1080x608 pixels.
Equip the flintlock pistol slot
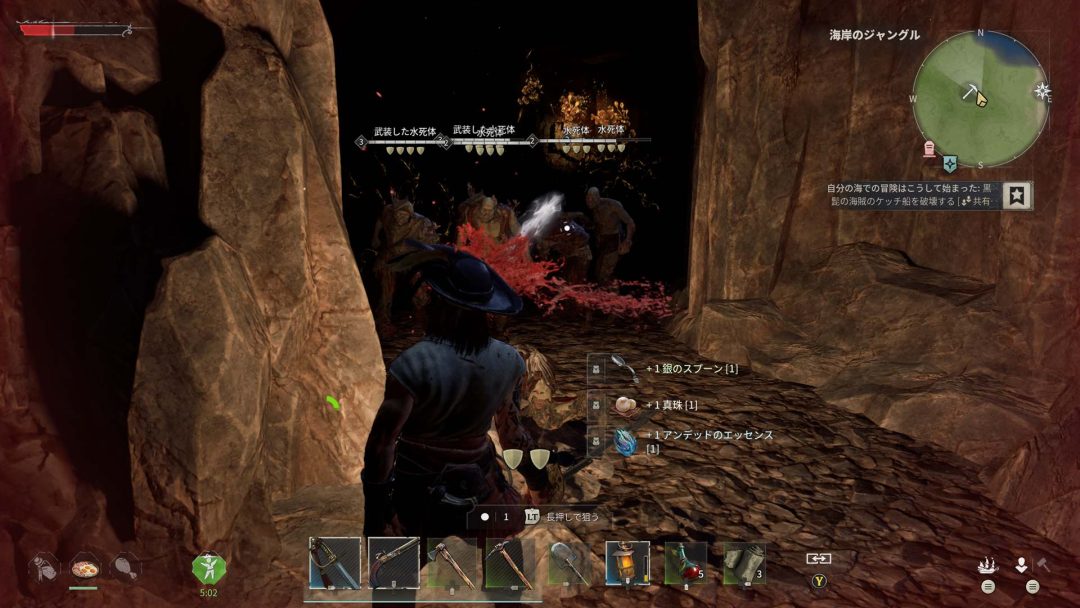(x=393, y=563)
